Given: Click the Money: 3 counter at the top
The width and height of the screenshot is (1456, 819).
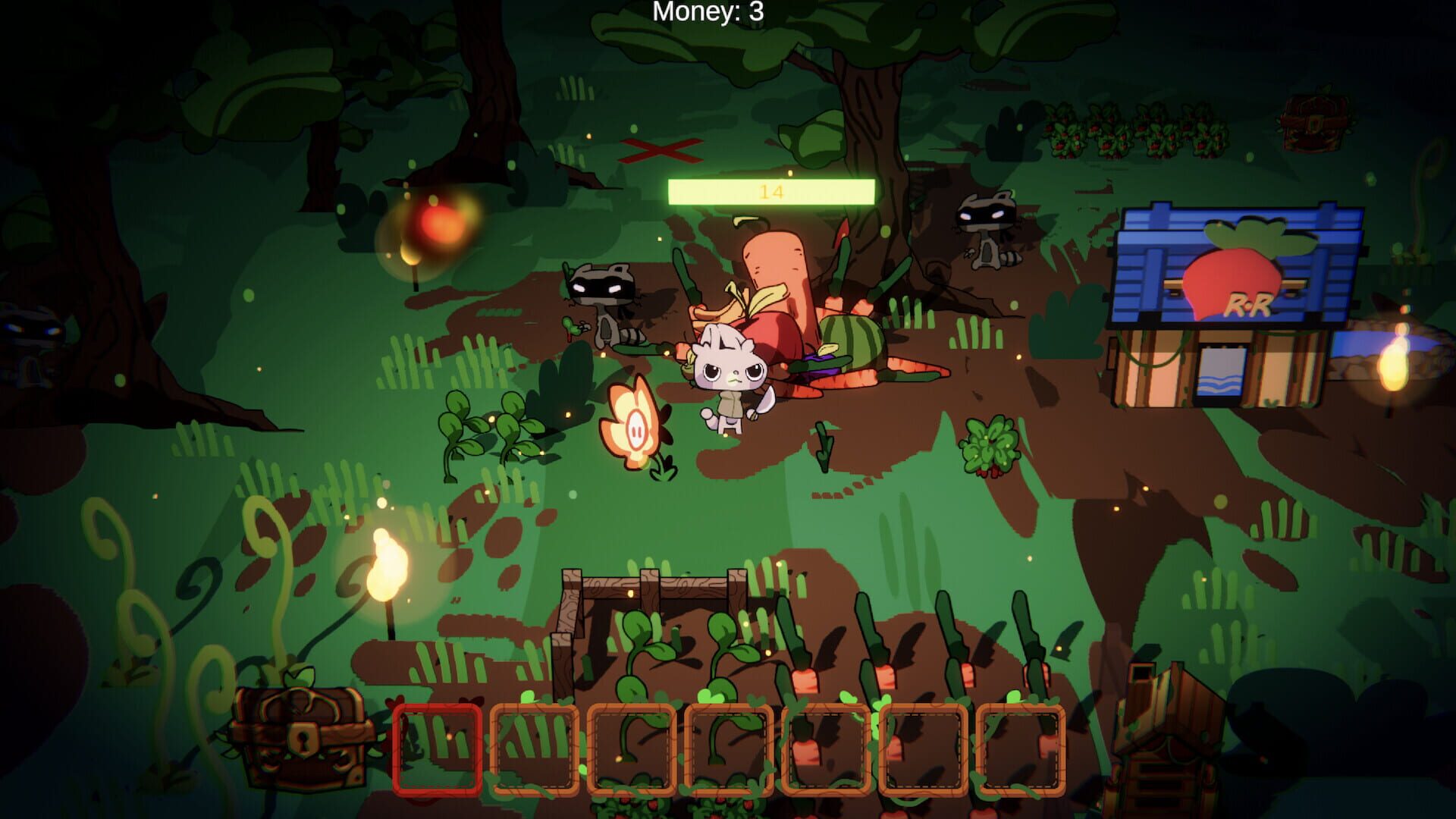Looking at the screenshot, I should click(x=706, y=11).
